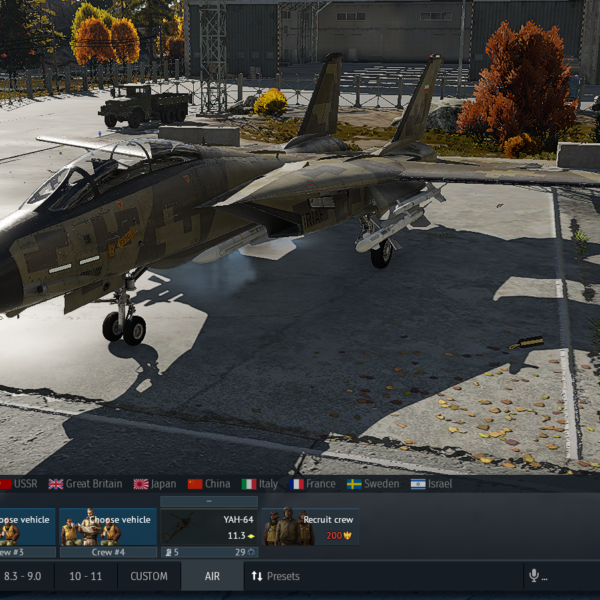Open the crew Presets menu
Viewport: 600px width, 600px height.
pos(275,576)
